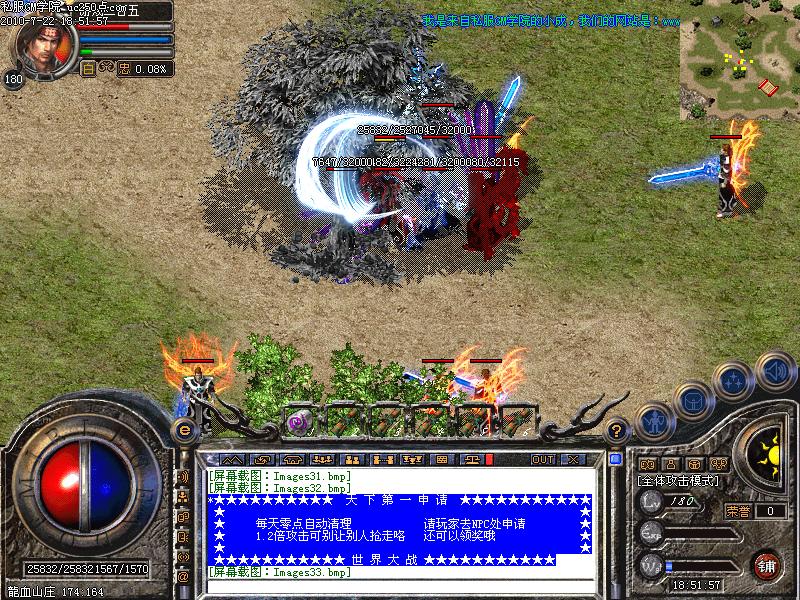This screenshot has height=600, width=800.
Task: Open the skills button with four stars
Action: coord(735,380)
